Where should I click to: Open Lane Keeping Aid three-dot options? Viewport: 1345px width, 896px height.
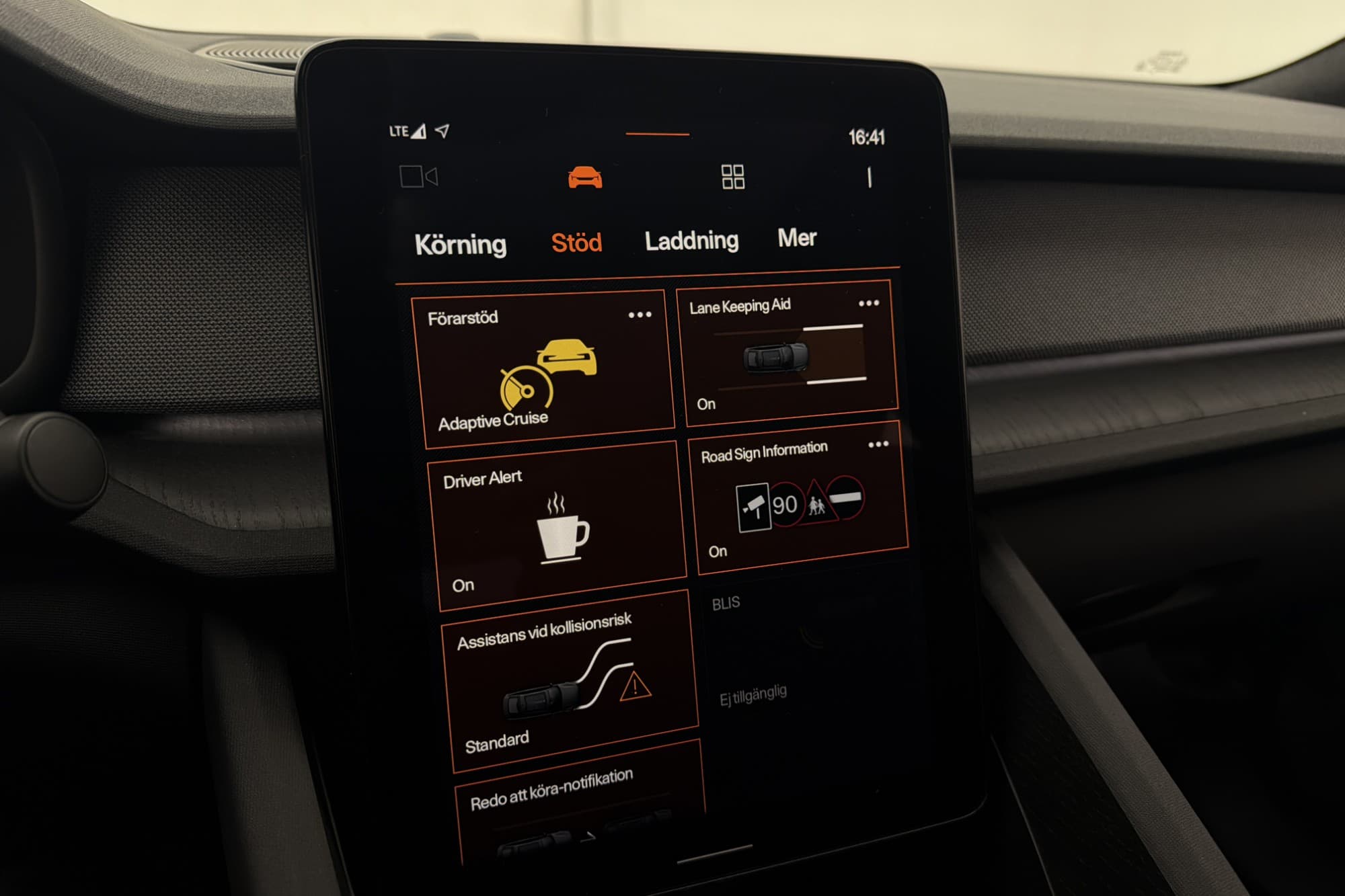pyautogui.click(x=869, y=303)
